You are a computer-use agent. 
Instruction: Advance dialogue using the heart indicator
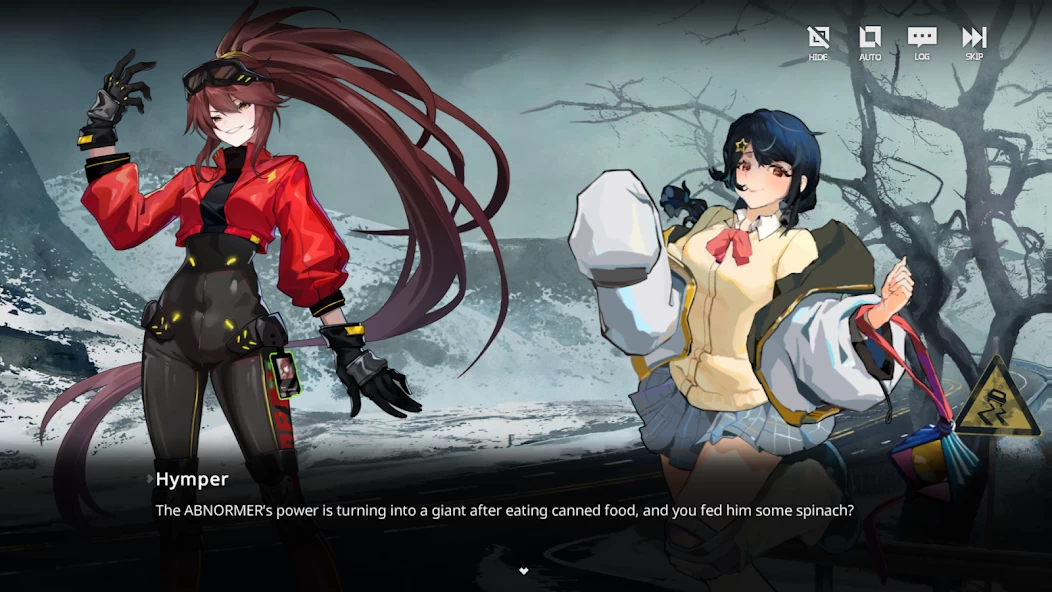(523, 571)
